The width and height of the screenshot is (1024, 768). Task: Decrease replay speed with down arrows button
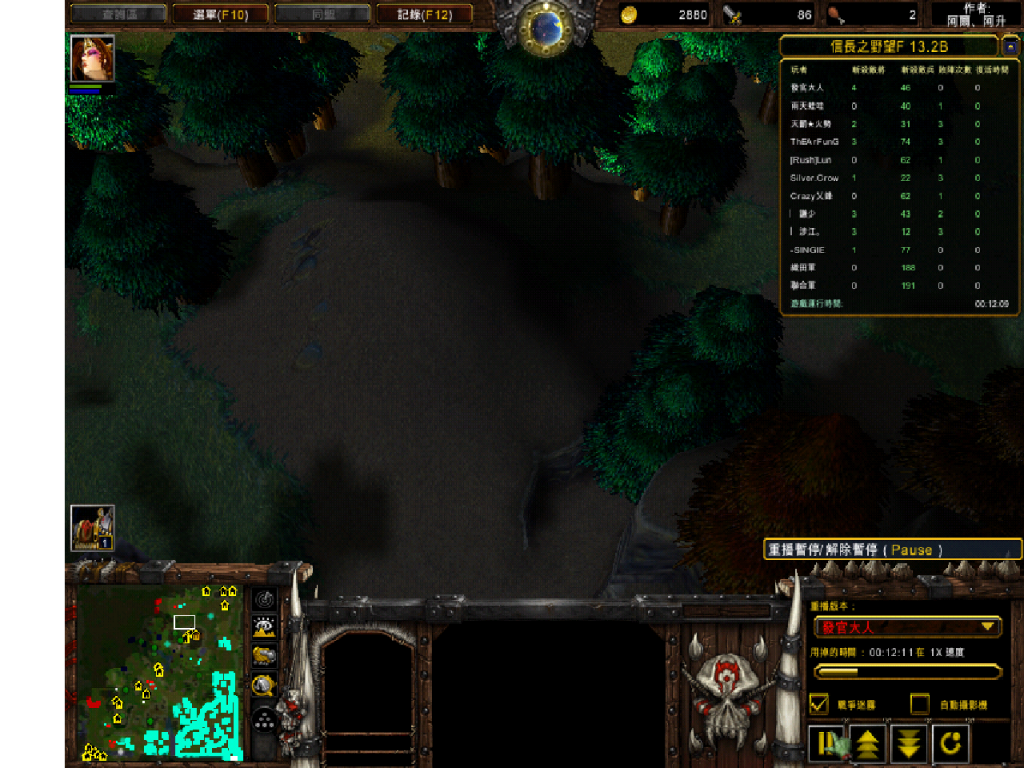tap(908, 743)
